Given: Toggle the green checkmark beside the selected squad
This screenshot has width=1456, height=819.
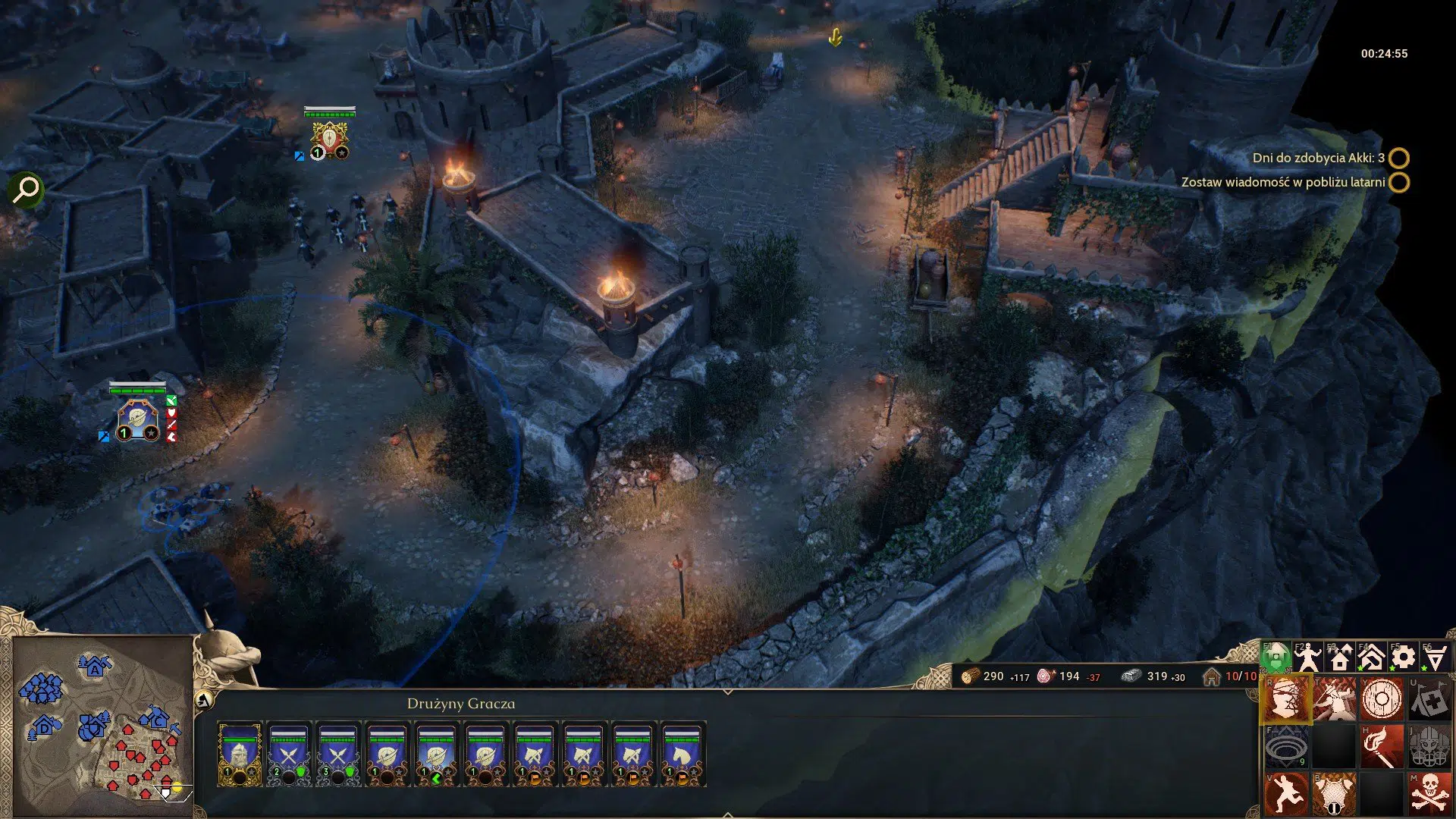Looking at the screenshot, I should pos(172,400).
